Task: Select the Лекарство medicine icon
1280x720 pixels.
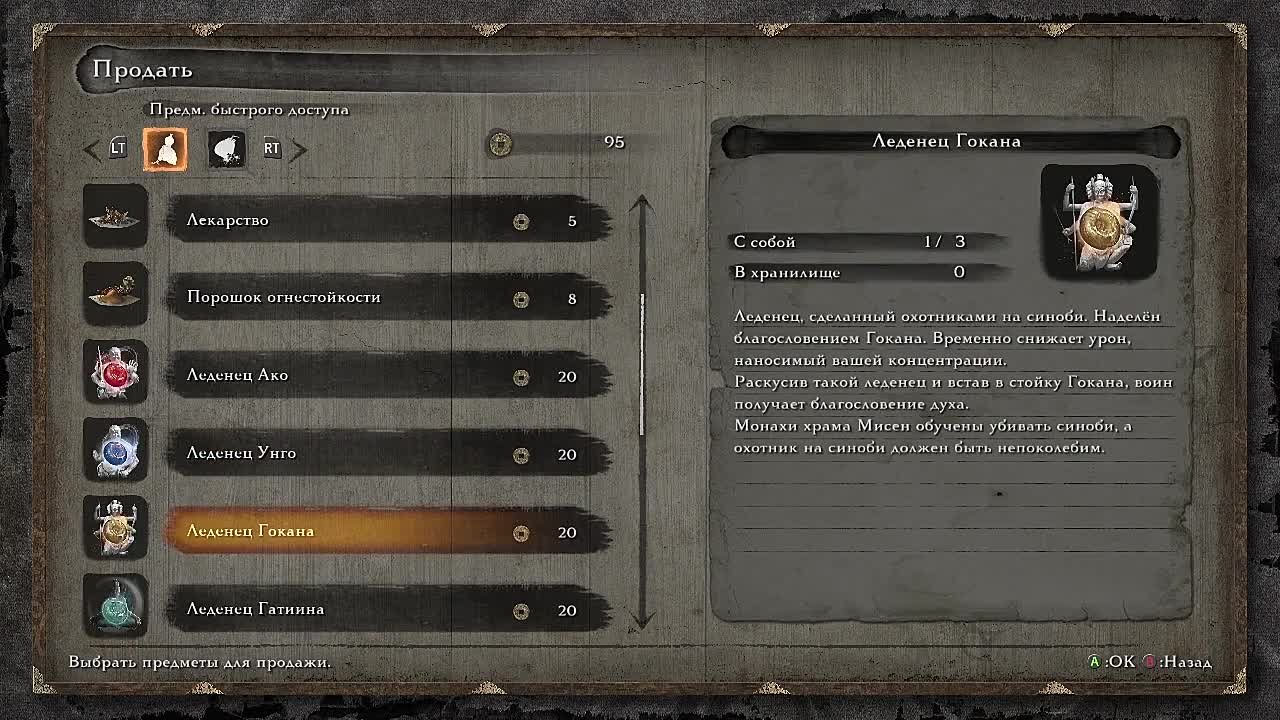Action: 114,217
